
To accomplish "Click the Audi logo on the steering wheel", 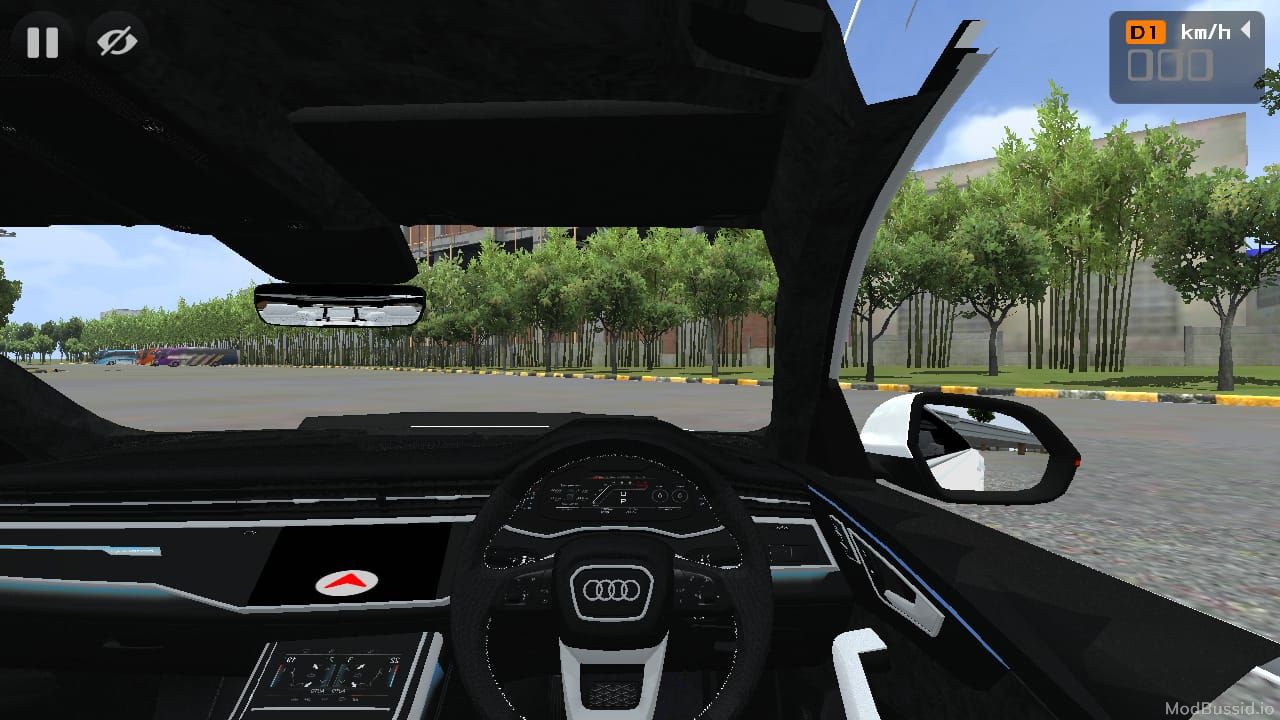I will tap(613, 591).
